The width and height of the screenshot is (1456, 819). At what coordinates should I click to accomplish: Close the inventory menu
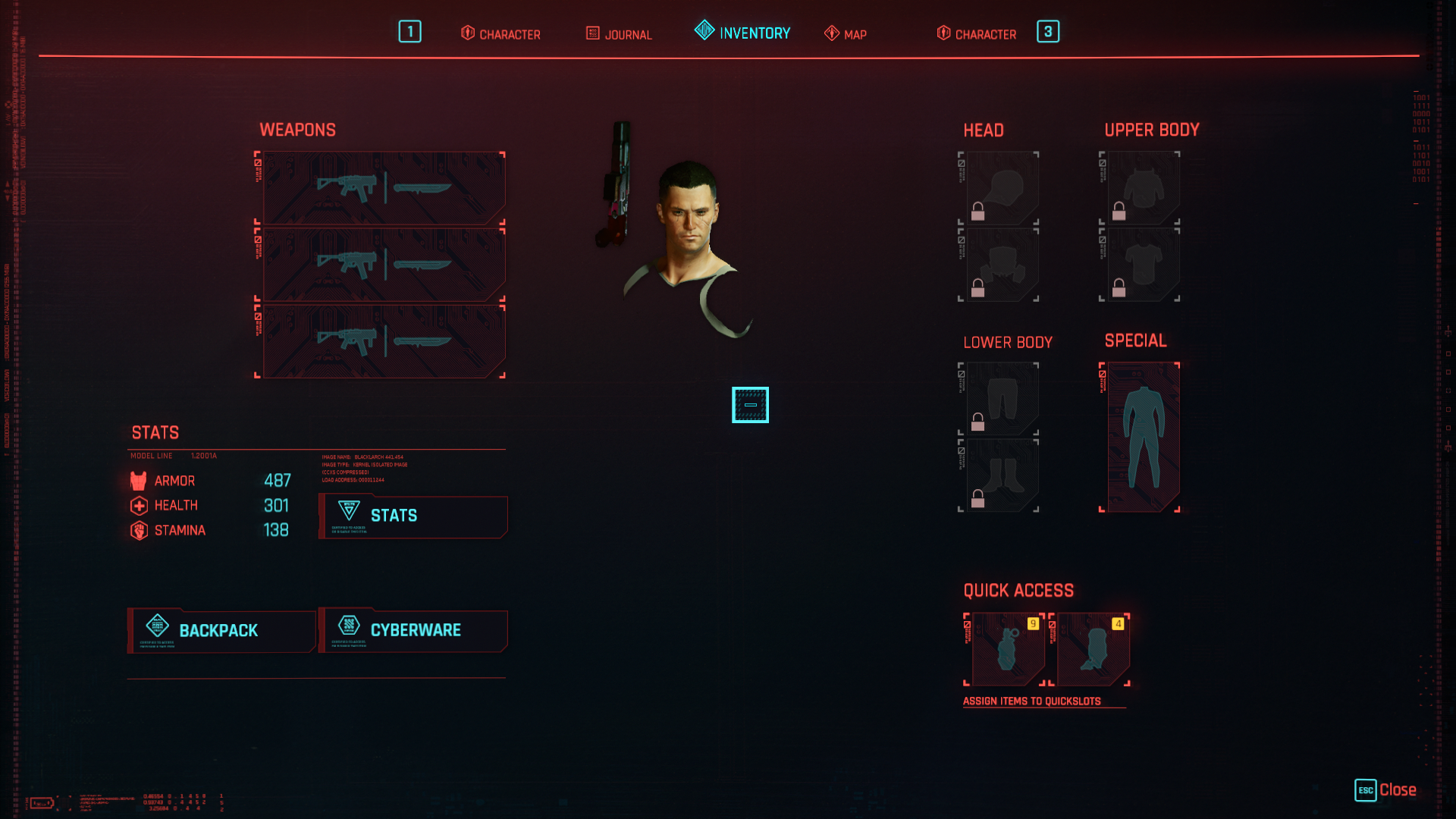tap(1385, 790)
